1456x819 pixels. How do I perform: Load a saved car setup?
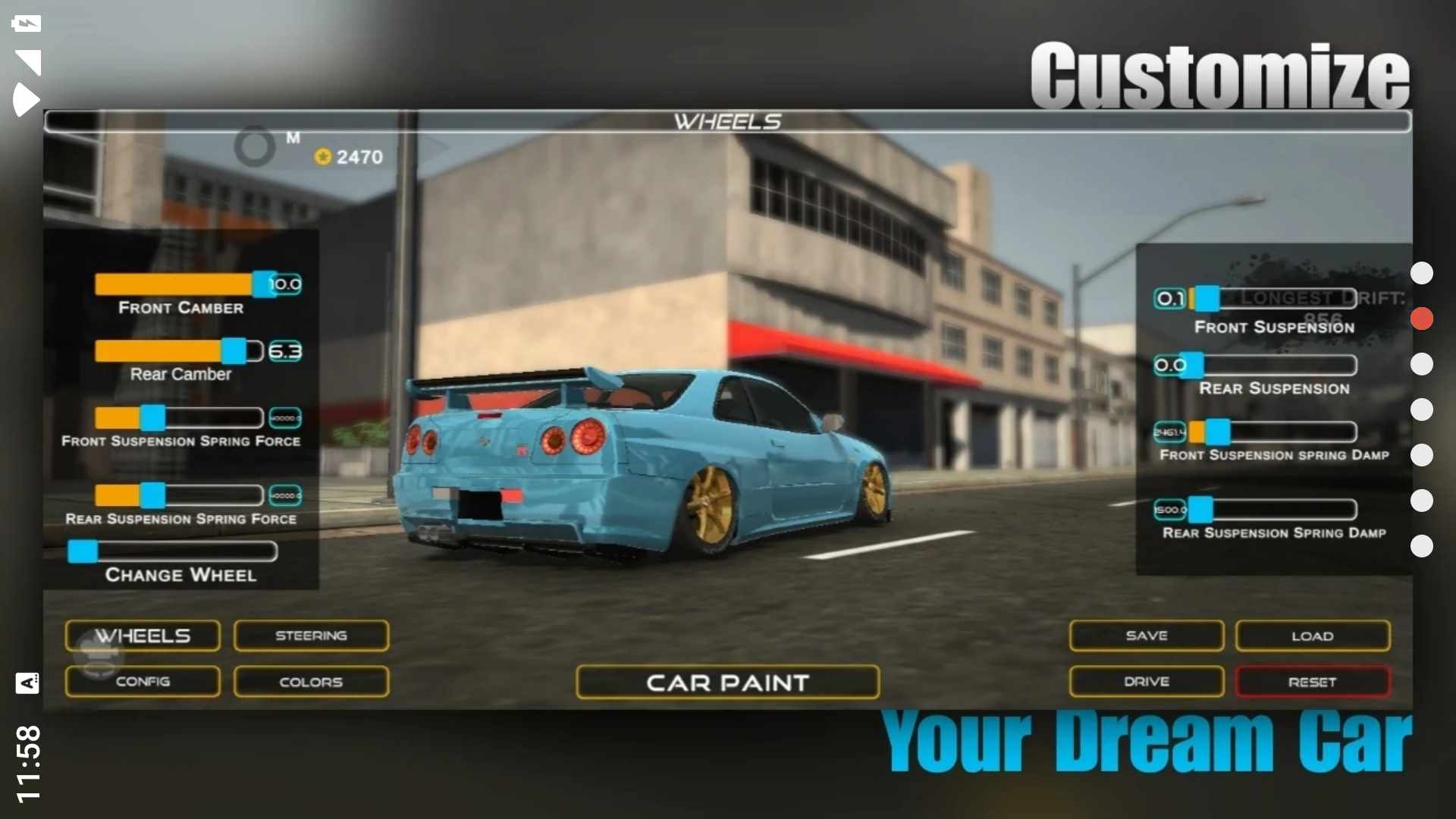coord(1313,635)
